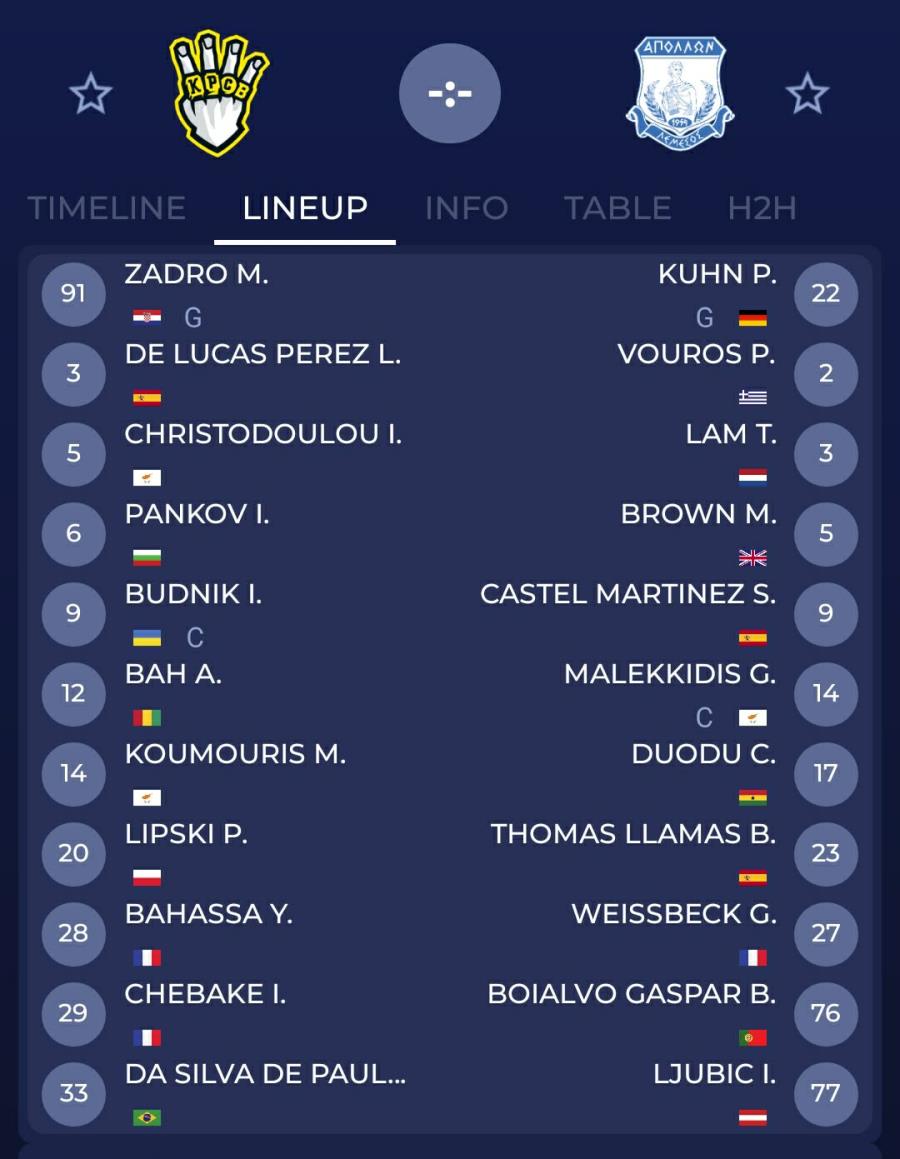
Task: Choose Ljubic I. from away lineup
Action: (x=714, y=1075)
